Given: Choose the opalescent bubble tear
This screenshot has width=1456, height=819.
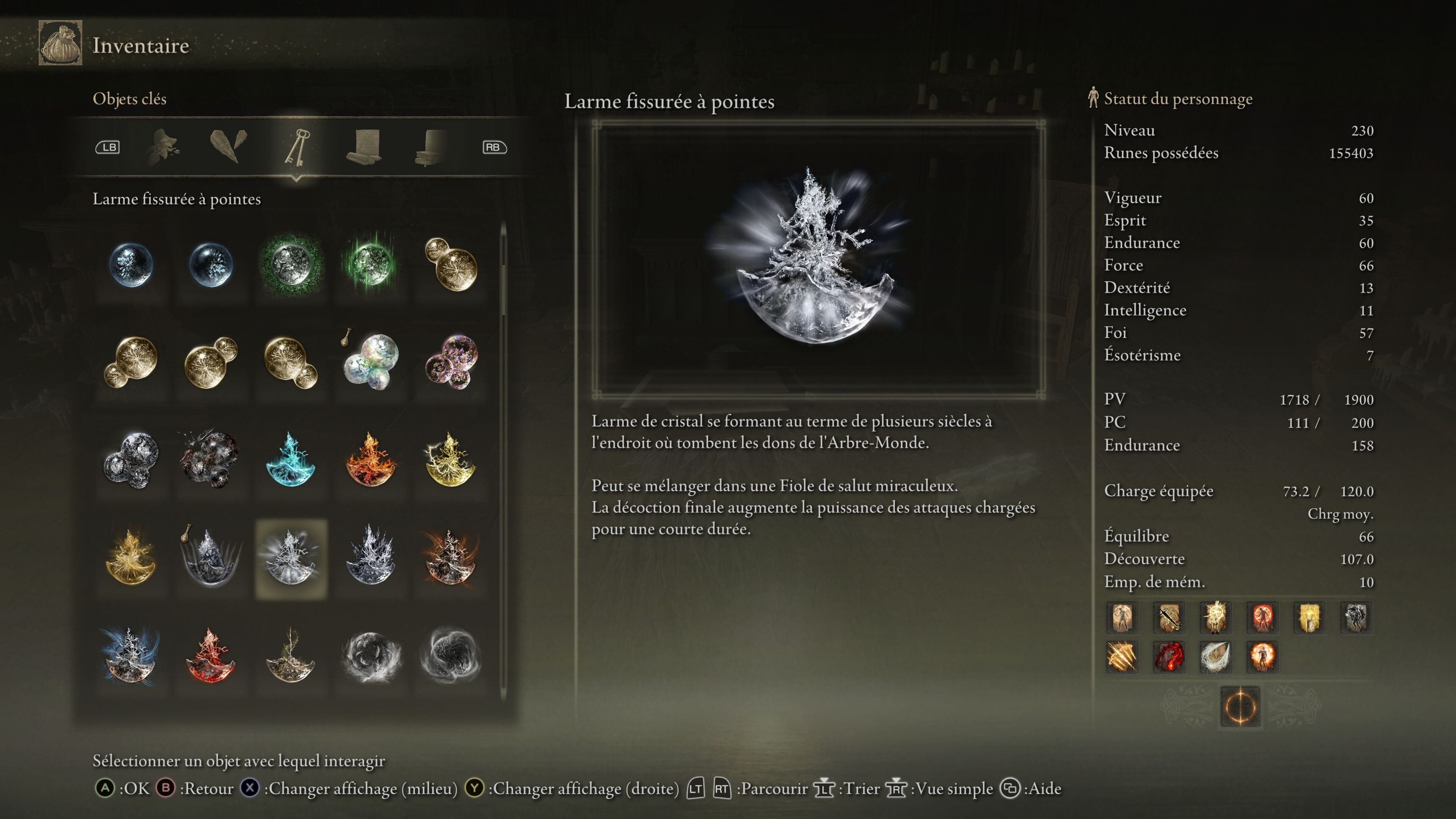Looking at the screenshot, I should pyautogui.click(x=371, y=362).
